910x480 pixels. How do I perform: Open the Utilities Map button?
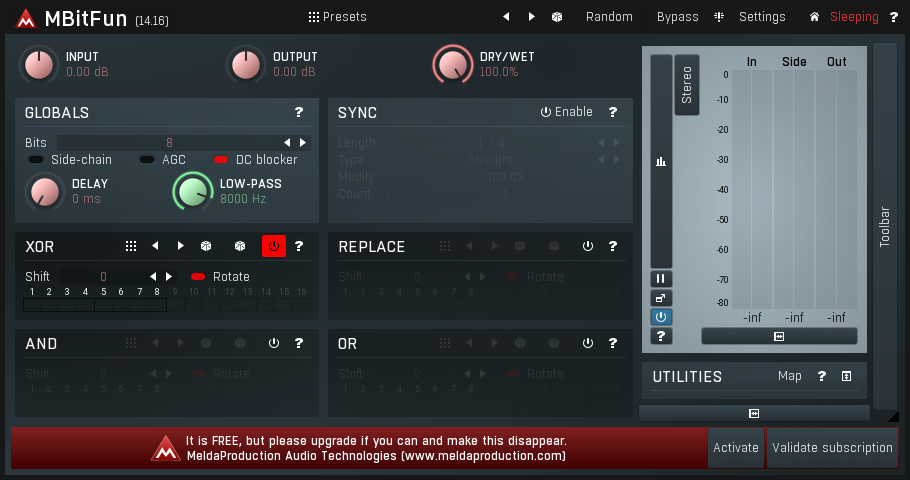tap(789, 376)
